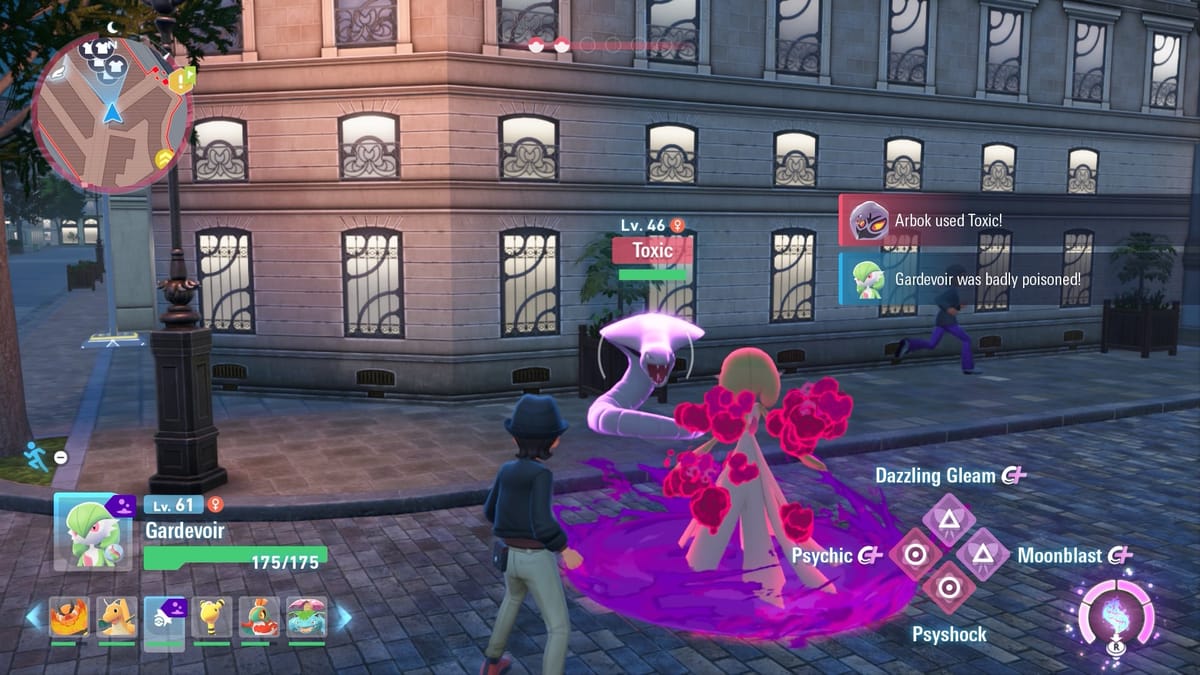Click the party bar's right arrow

(x=342, y=617)
